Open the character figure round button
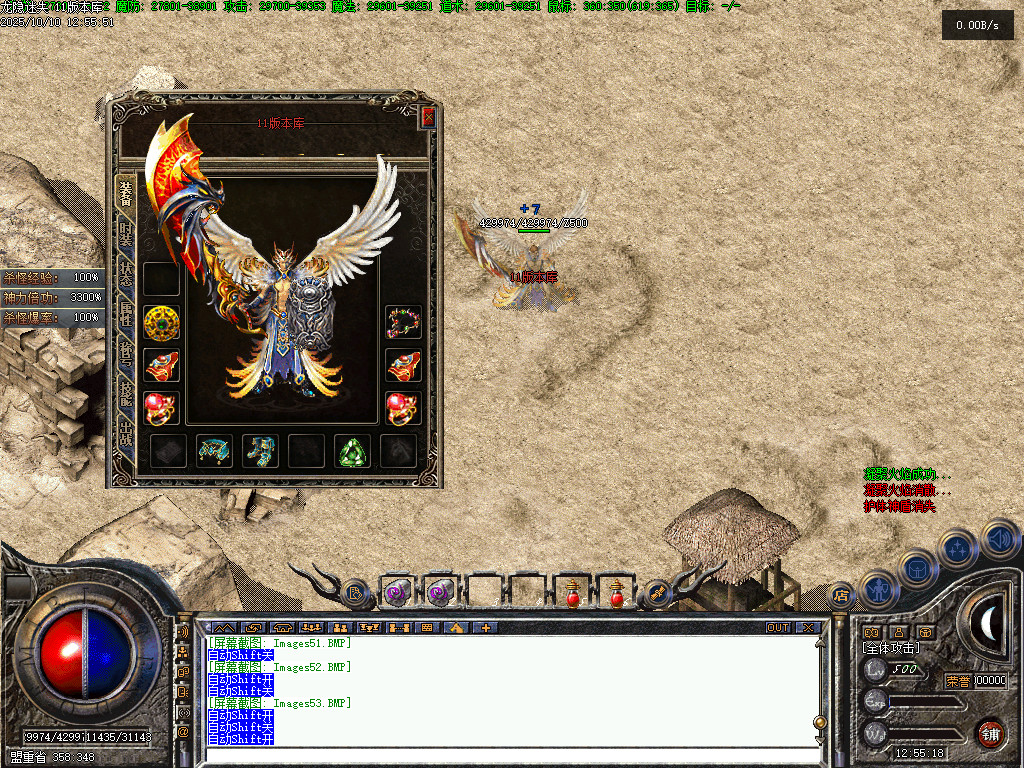The height and width of the screenshot is (768, 1024). click(879, 588)
